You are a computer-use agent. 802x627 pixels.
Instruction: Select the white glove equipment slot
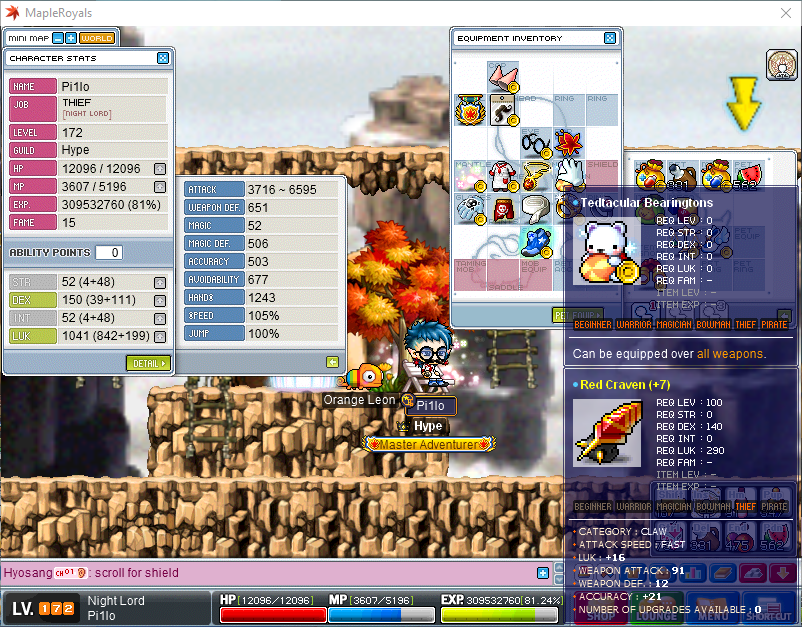[x=569, y=176]
